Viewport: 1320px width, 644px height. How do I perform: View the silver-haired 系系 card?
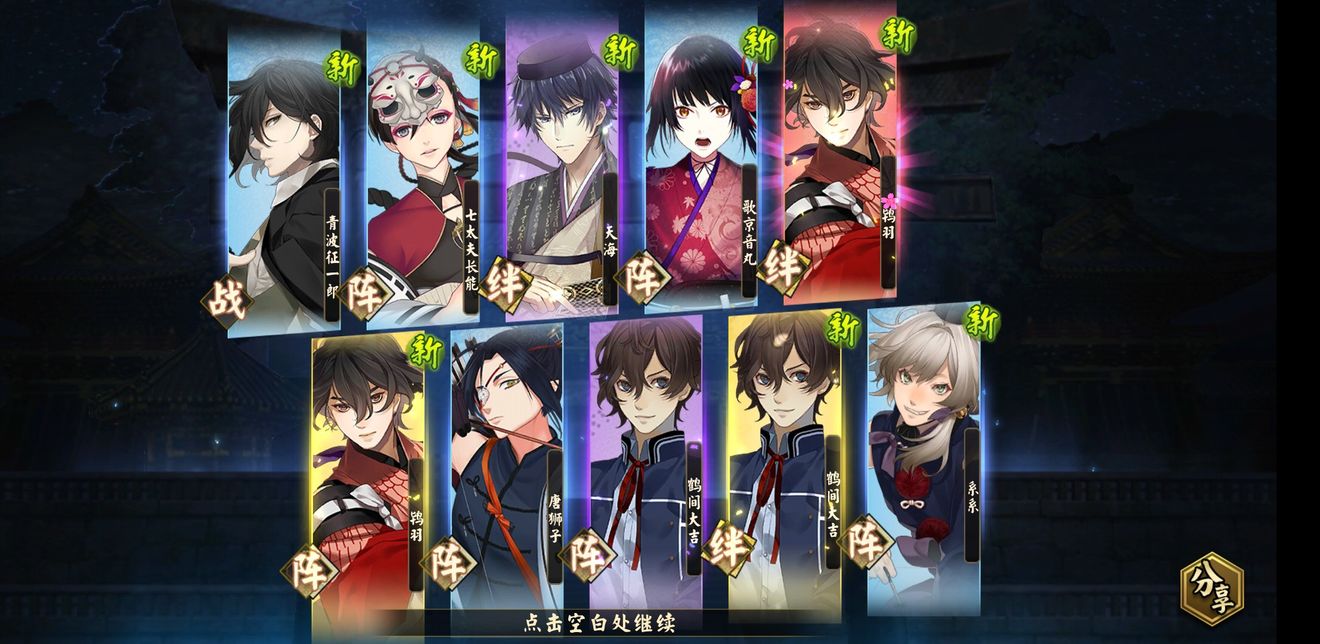click(923, 455)
